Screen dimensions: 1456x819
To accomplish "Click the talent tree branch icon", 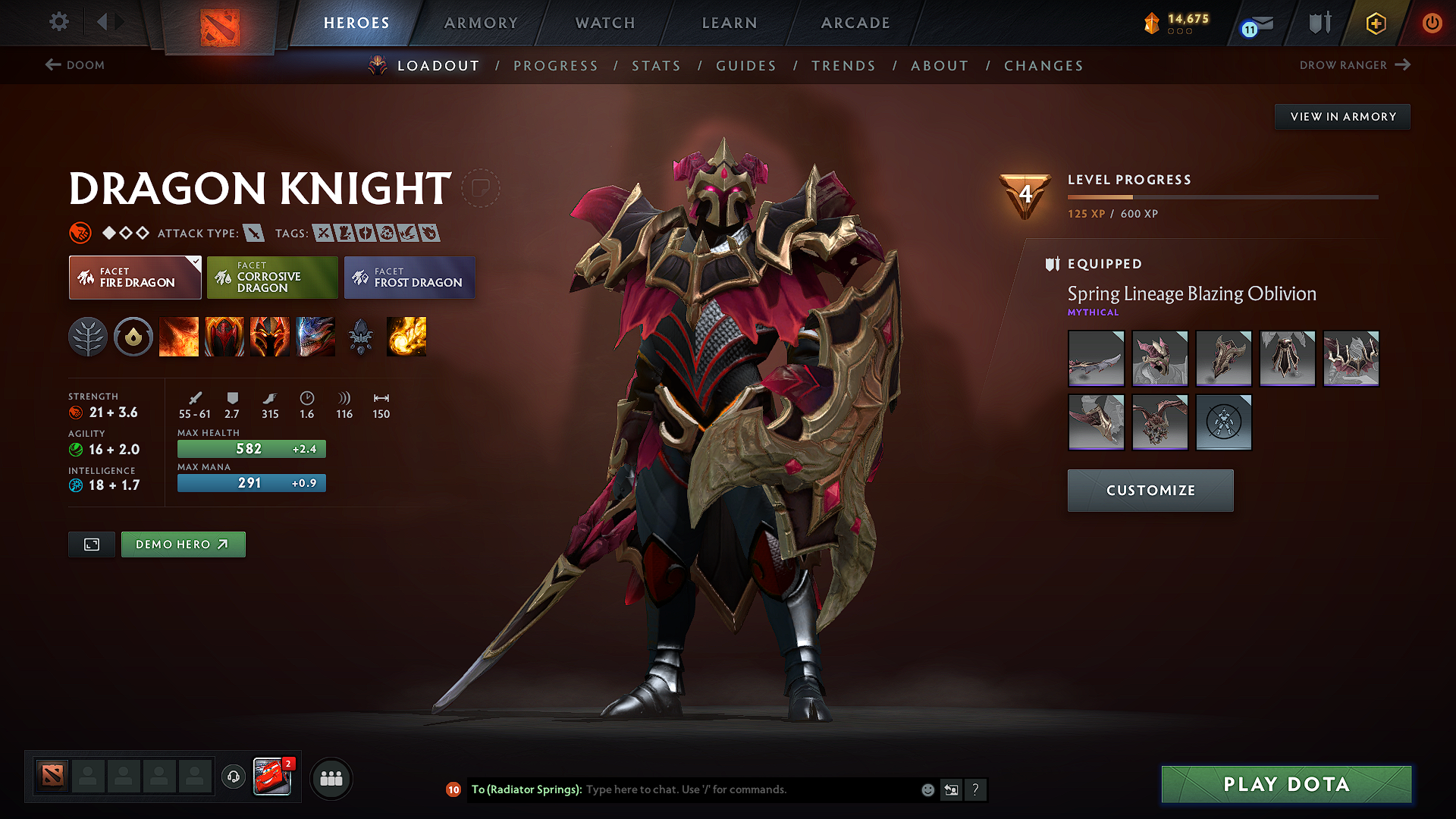I will point(89,337).
